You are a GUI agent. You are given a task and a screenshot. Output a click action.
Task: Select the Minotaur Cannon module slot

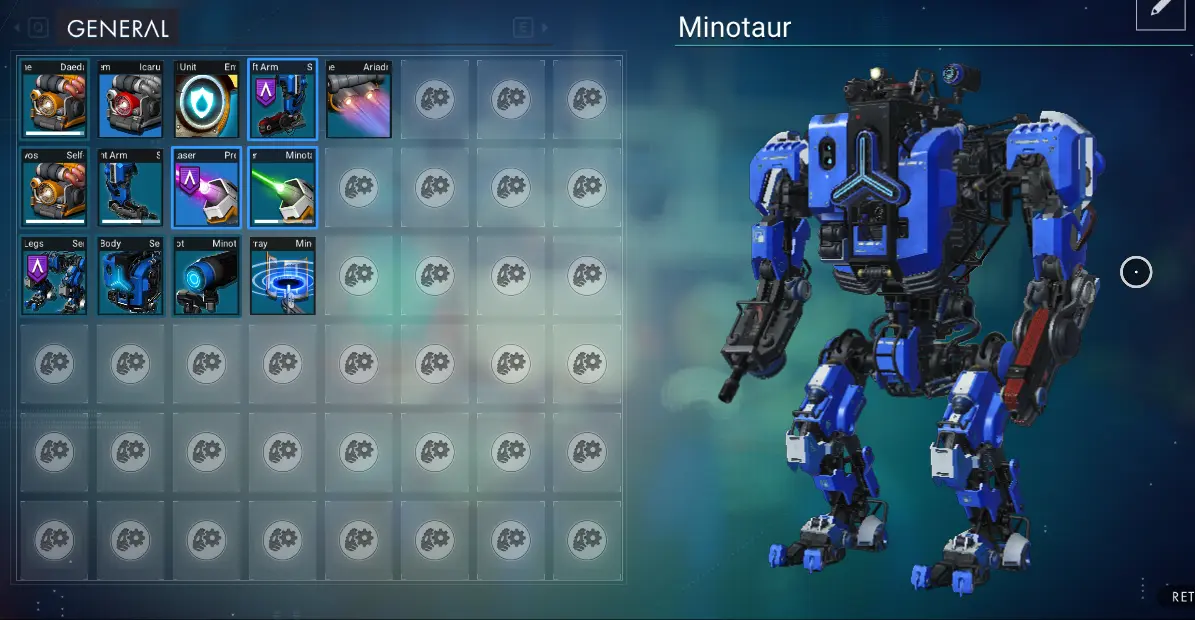click(207, 275)
